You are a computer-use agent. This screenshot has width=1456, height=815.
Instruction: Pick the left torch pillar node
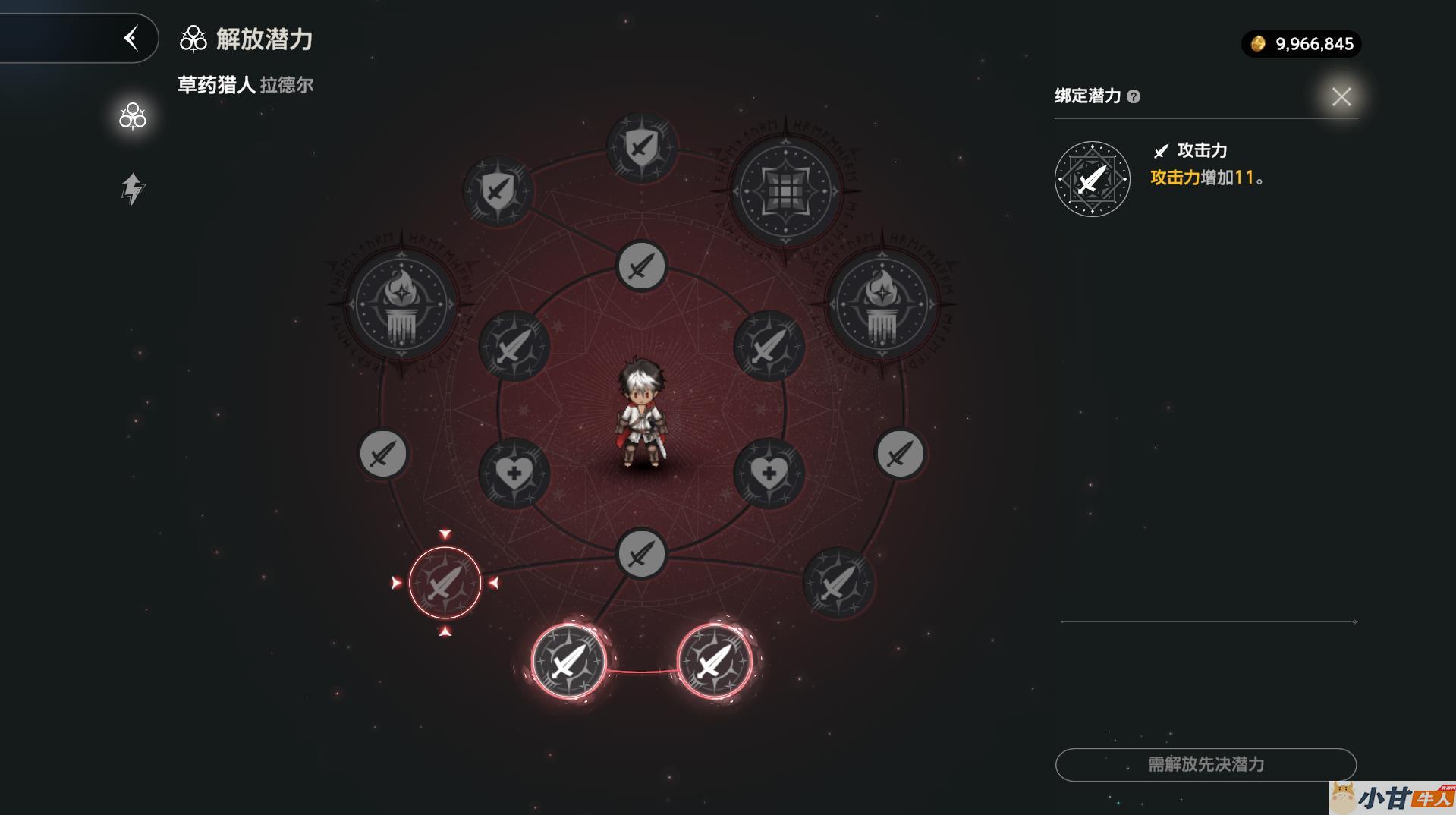[x=401, y=304]
